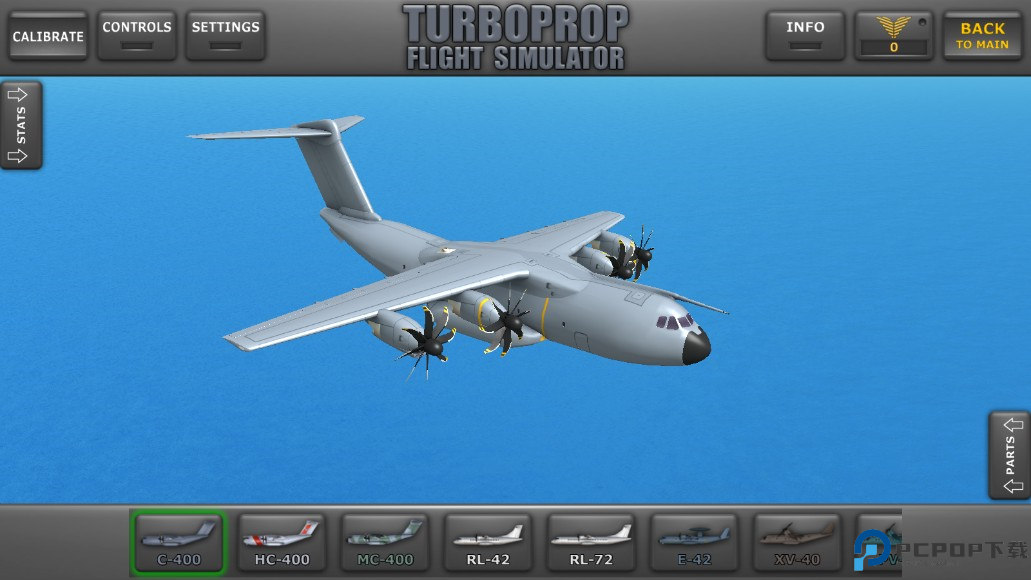1031x580 pixels.
Task: Go back to main menu
Action: [x=981, y=35]
